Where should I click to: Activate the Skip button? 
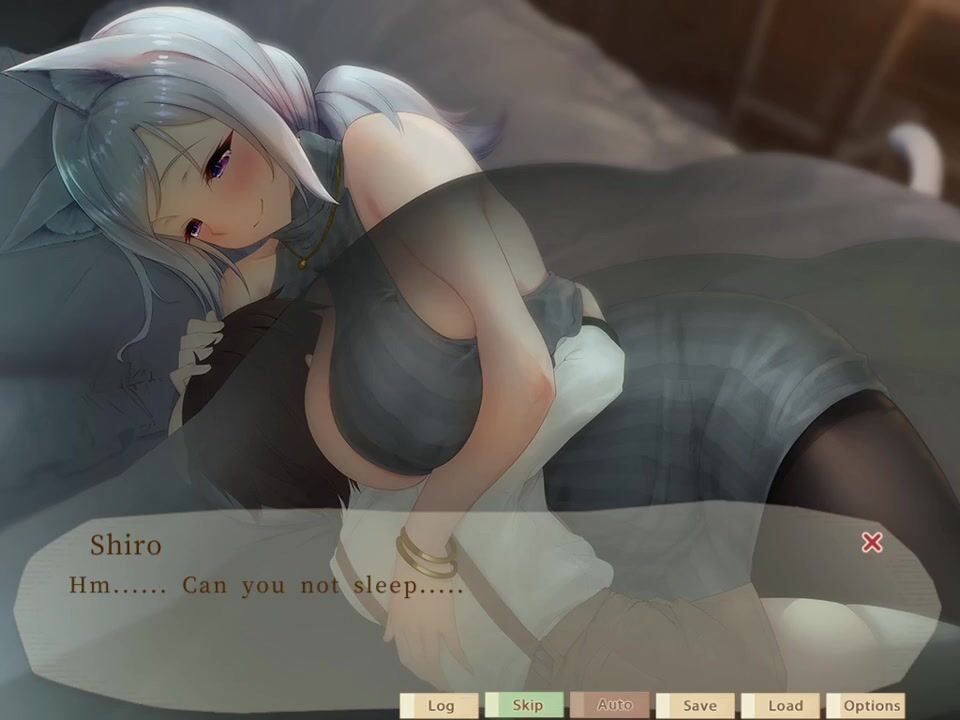[526, 705]
